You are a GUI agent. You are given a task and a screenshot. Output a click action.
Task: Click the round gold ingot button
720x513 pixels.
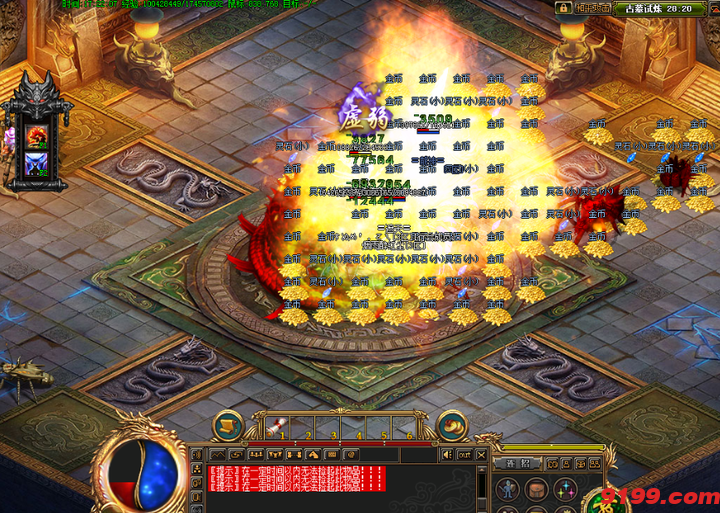tap(452, 425)
